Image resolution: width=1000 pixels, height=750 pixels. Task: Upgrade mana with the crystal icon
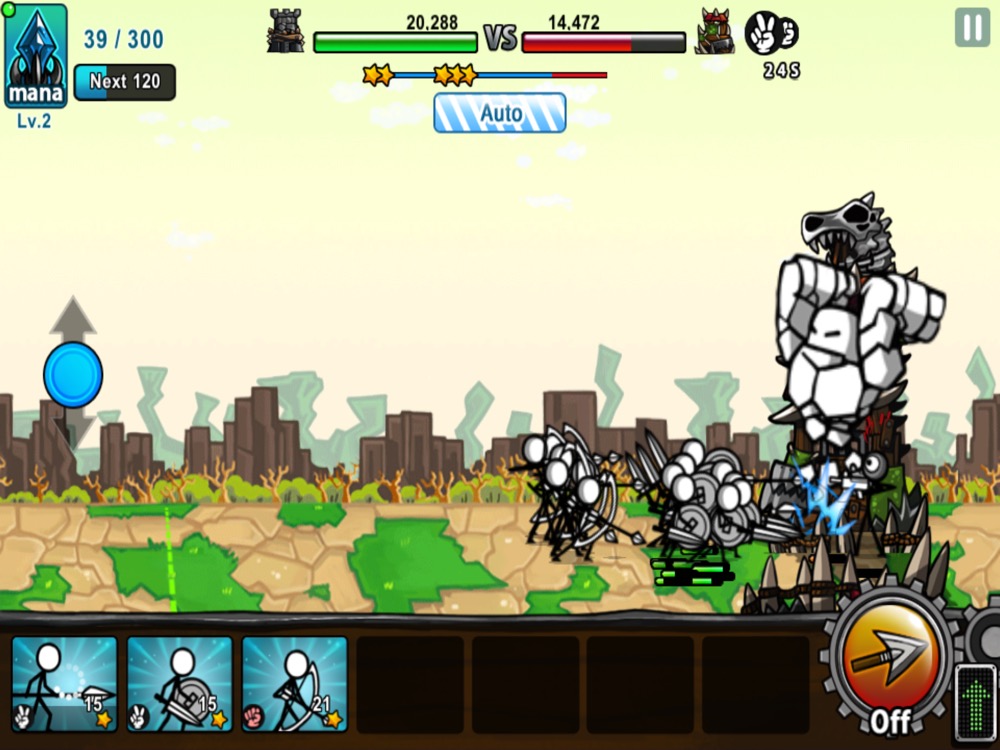coord(36,56)
